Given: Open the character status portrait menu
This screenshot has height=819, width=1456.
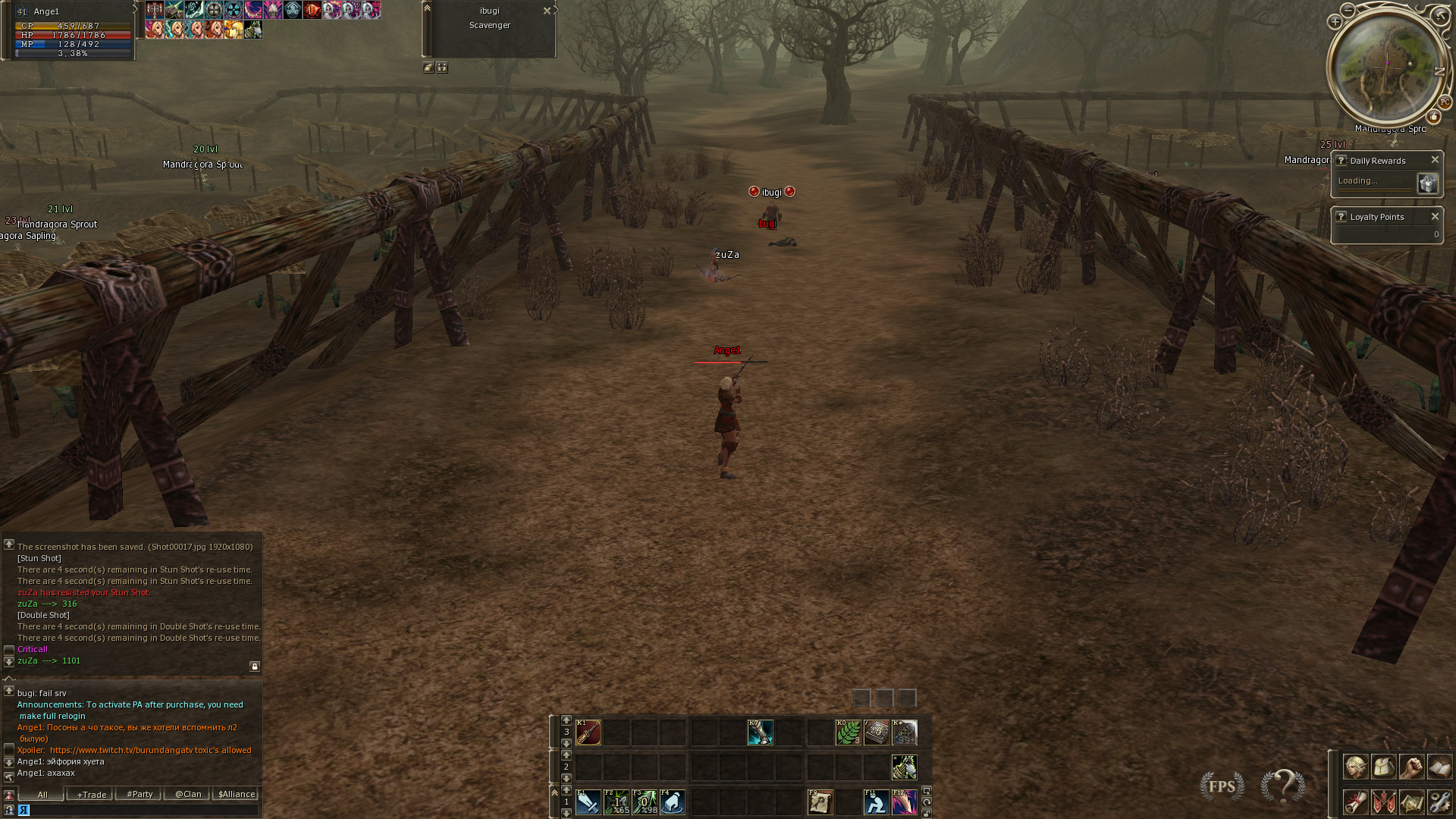Looking at the screenshot, I should [x=1356, y=767].
